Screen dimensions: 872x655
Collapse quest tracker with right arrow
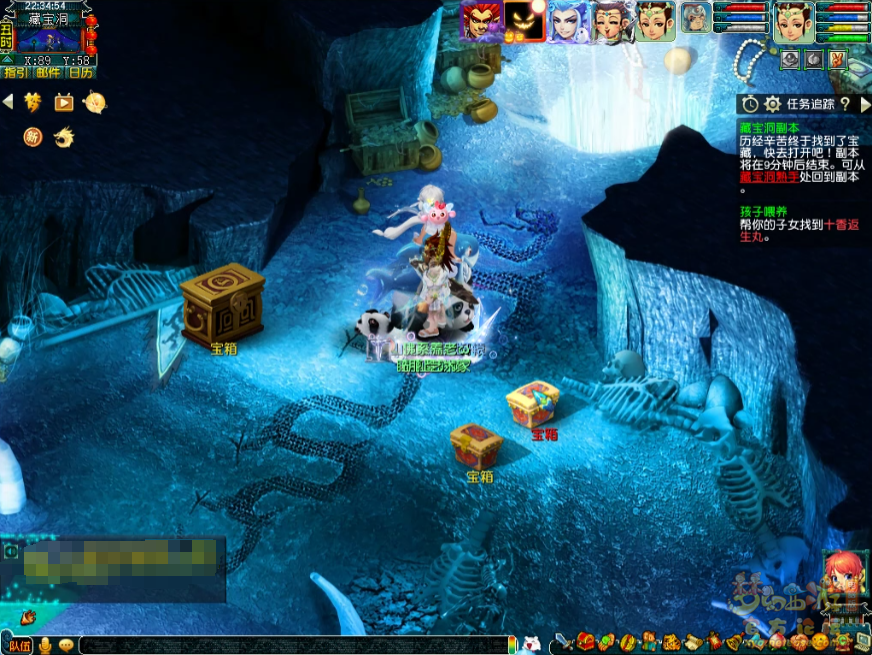coord(863,104)
